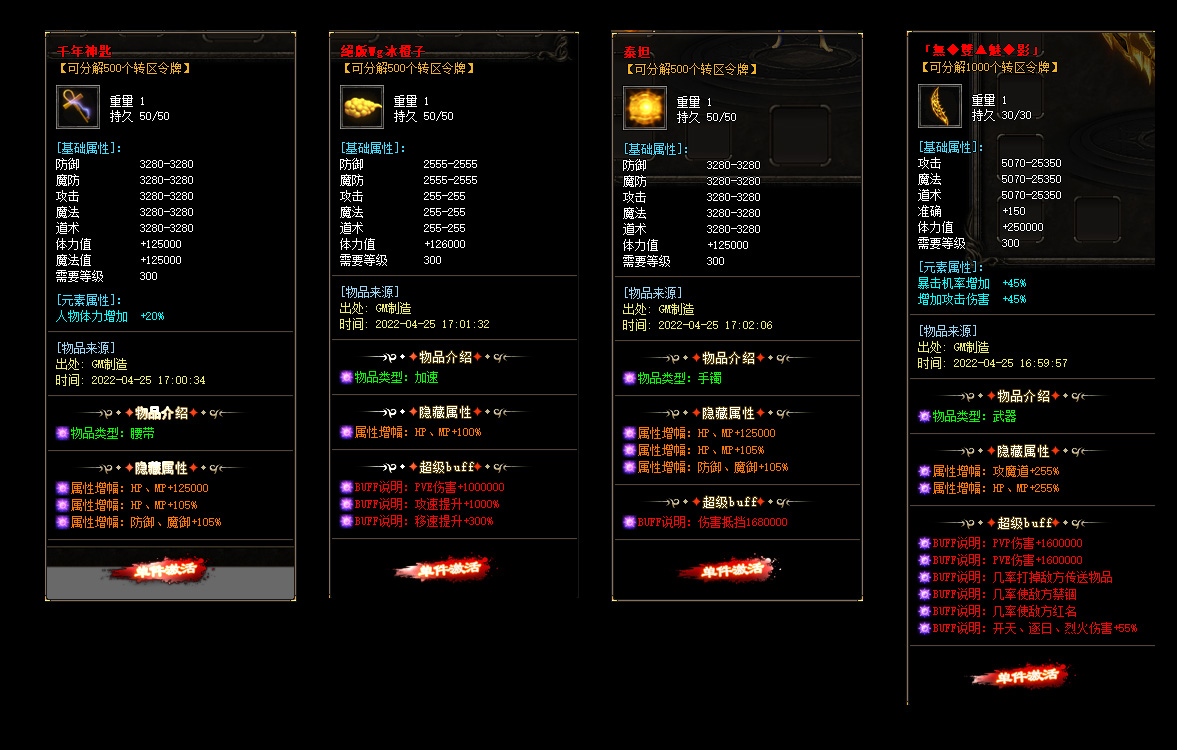Select the golden curved blade weapon icon

click(x=940, y=107)
